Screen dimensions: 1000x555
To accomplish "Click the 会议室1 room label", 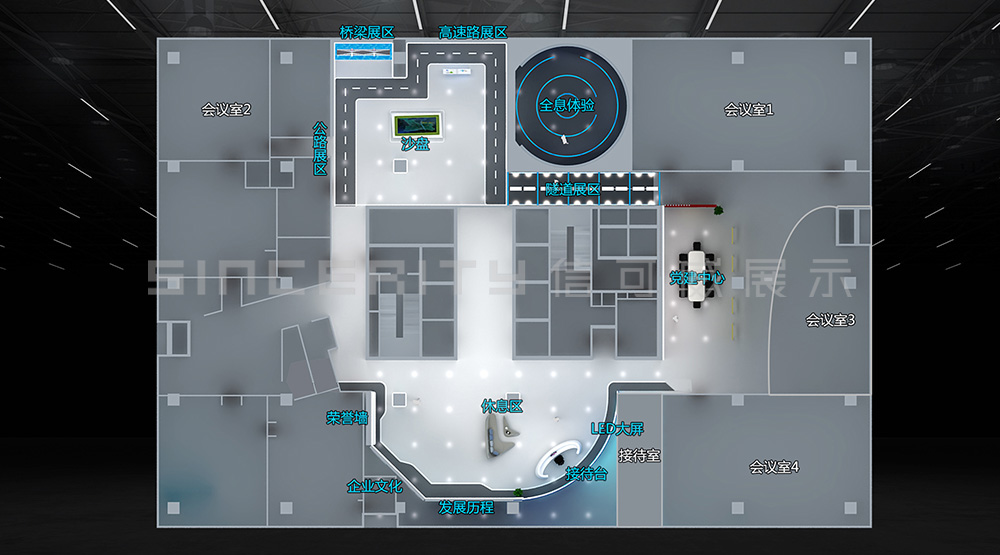I will click(749, 110).
